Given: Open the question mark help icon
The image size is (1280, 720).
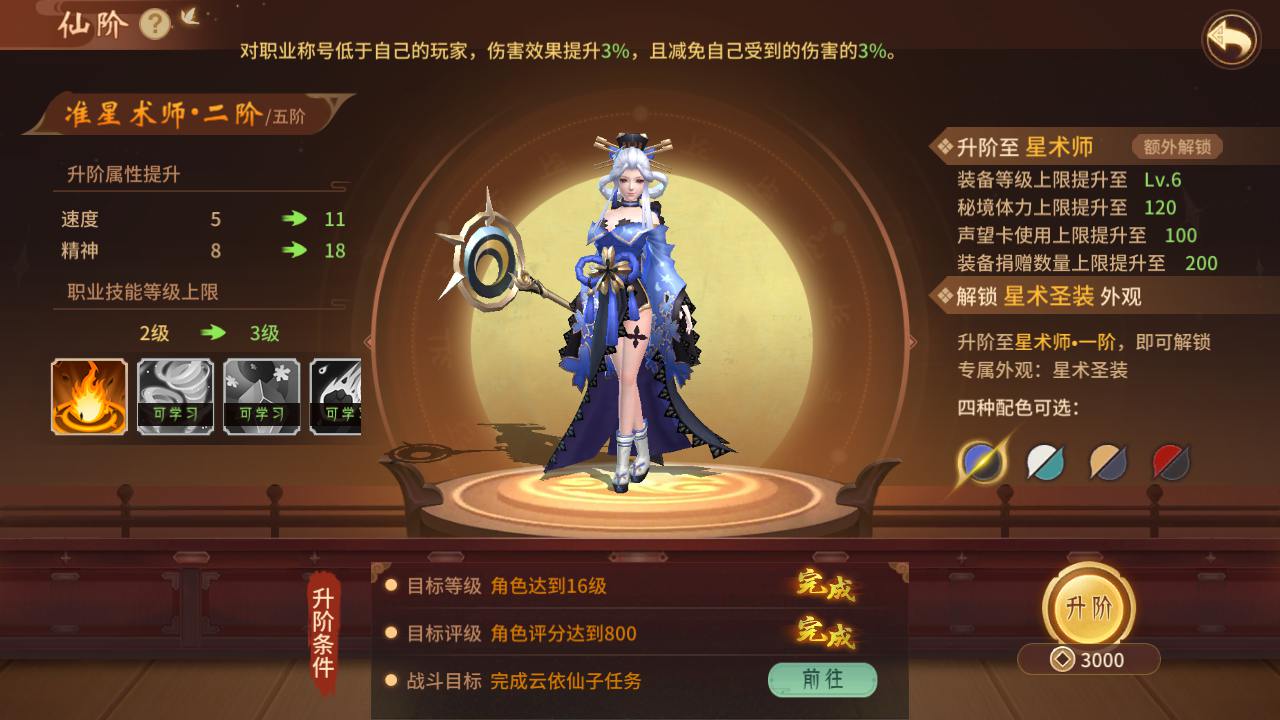Looking at the screenshot, I should point(155,23).
